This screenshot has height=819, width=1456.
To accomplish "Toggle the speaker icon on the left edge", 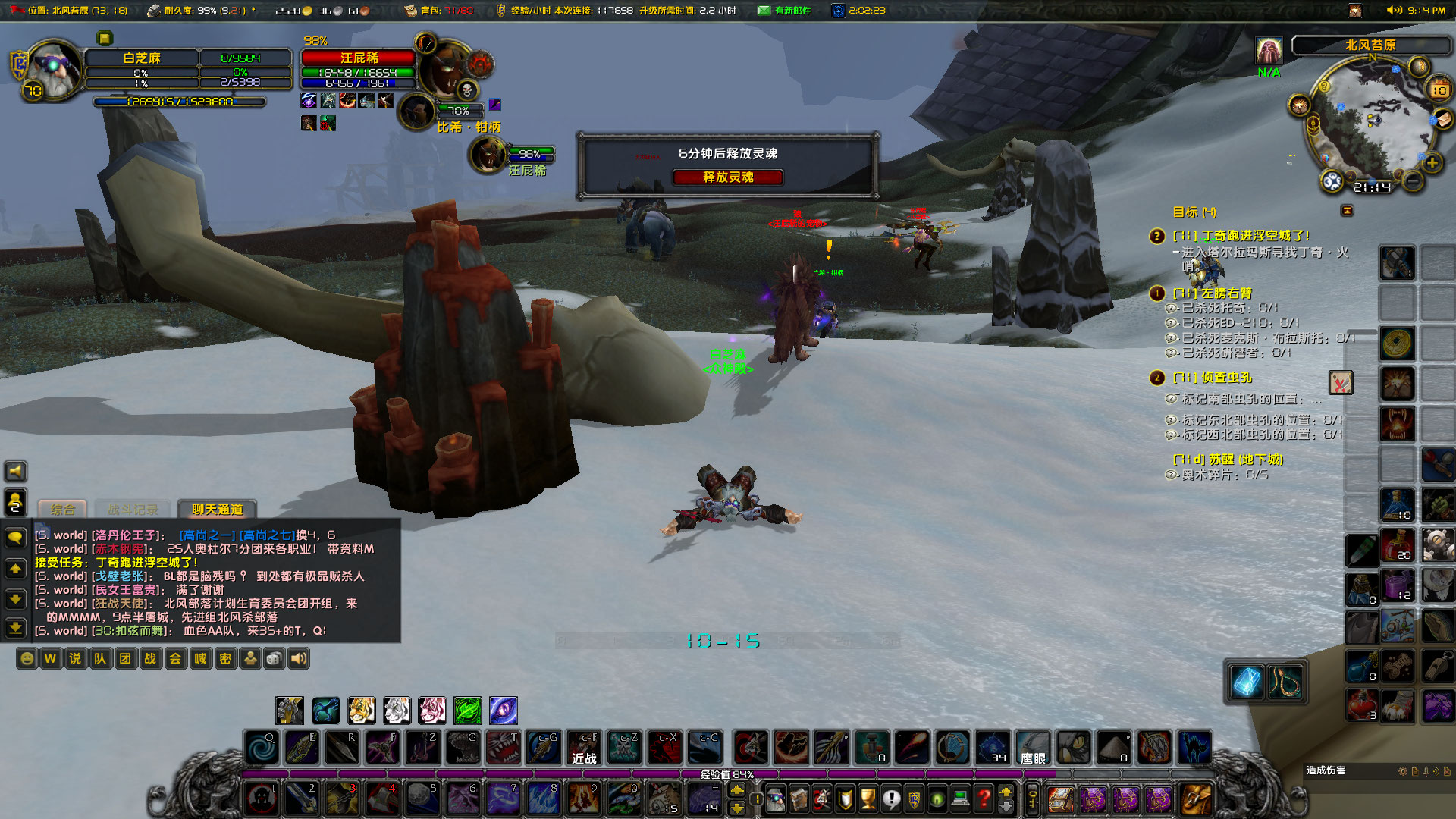I will click(x=15, y=471).
